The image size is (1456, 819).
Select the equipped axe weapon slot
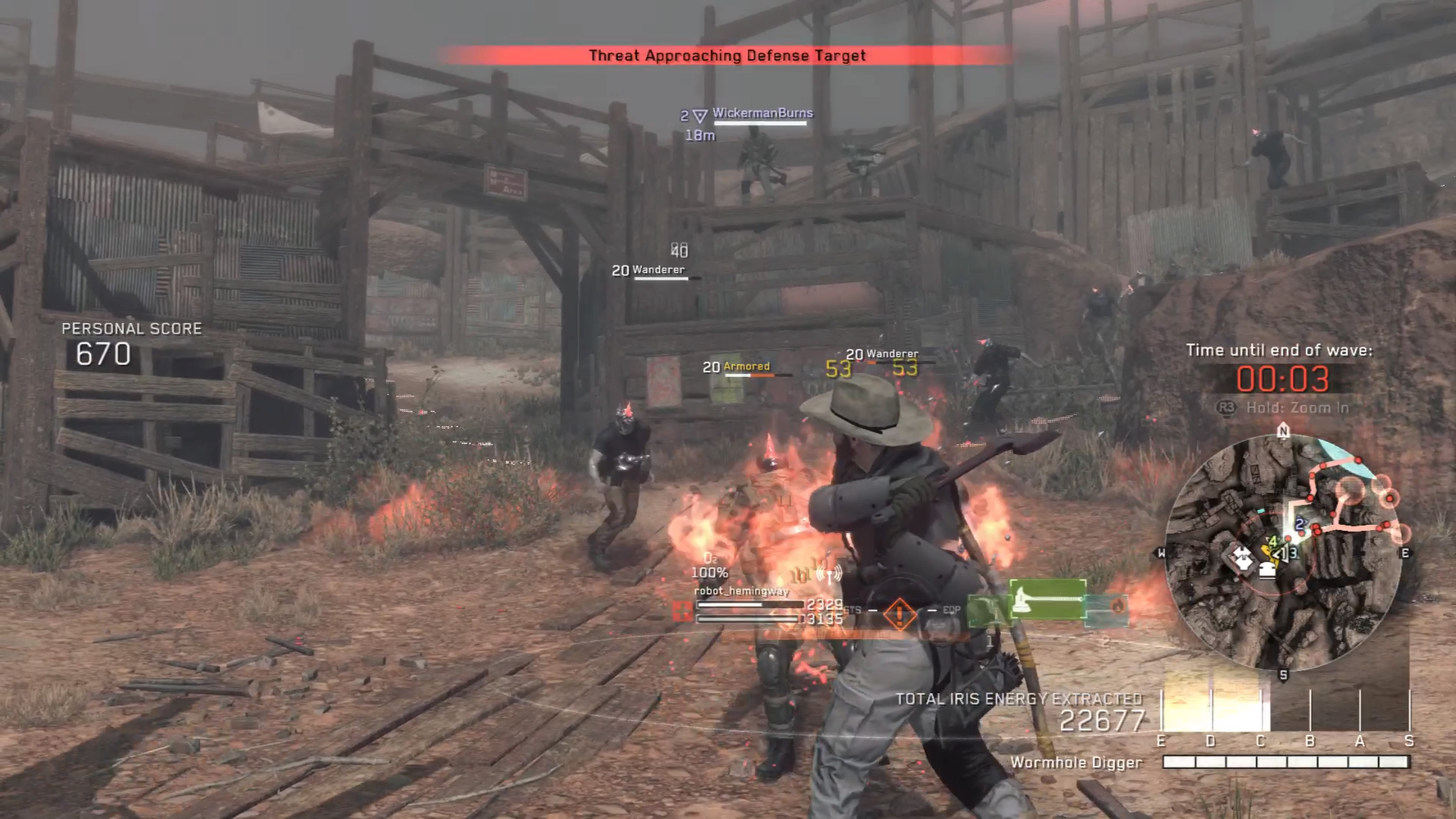[1047, 599]
